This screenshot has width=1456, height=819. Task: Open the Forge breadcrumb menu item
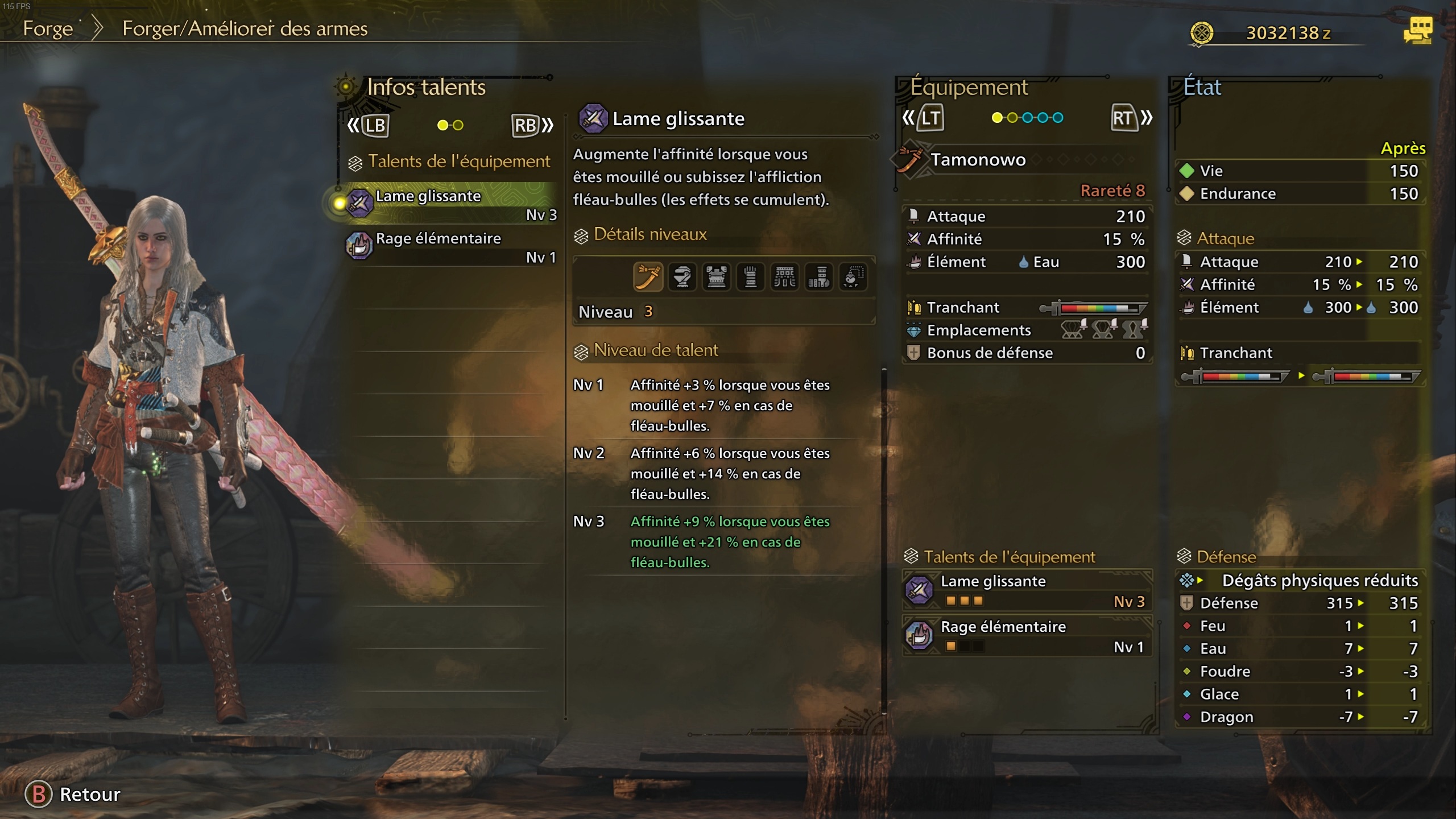point(48,29)
